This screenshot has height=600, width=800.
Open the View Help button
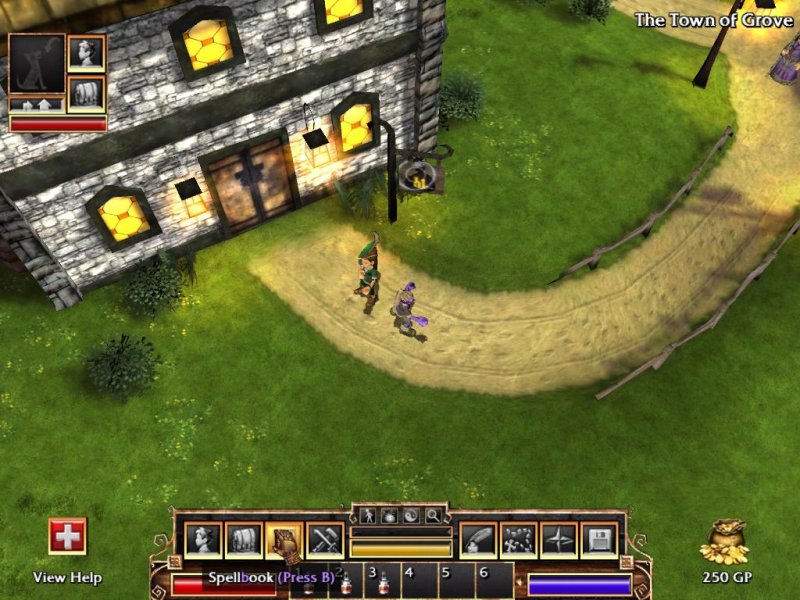tap(67, 537)
